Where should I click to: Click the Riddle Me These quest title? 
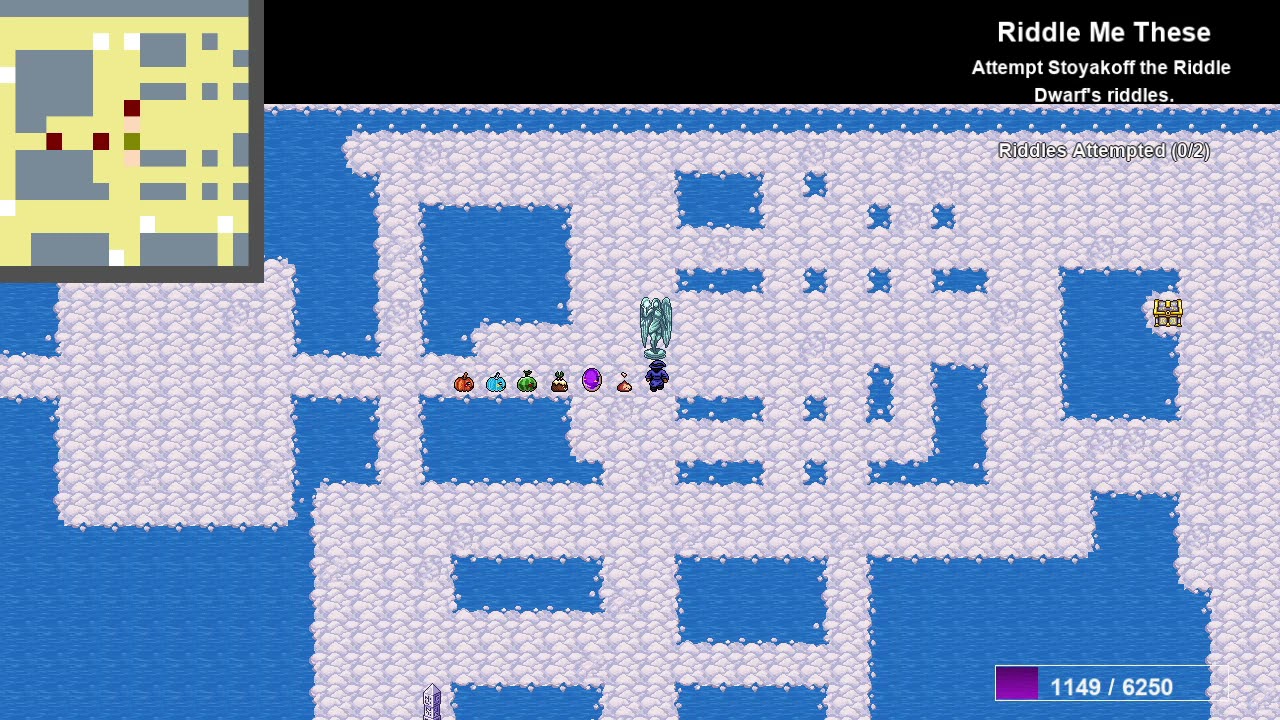tap(1103, 32)
